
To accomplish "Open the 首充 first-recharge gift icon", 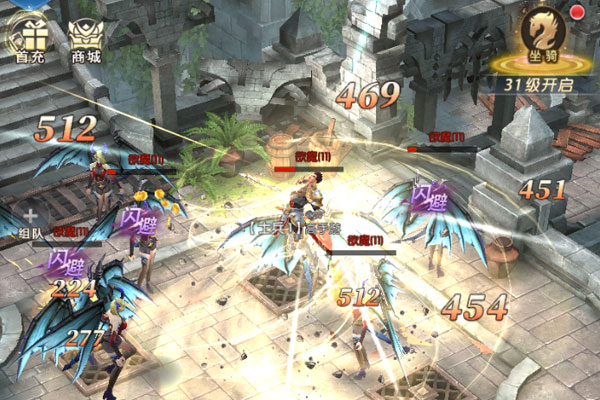I will (28, 36).
